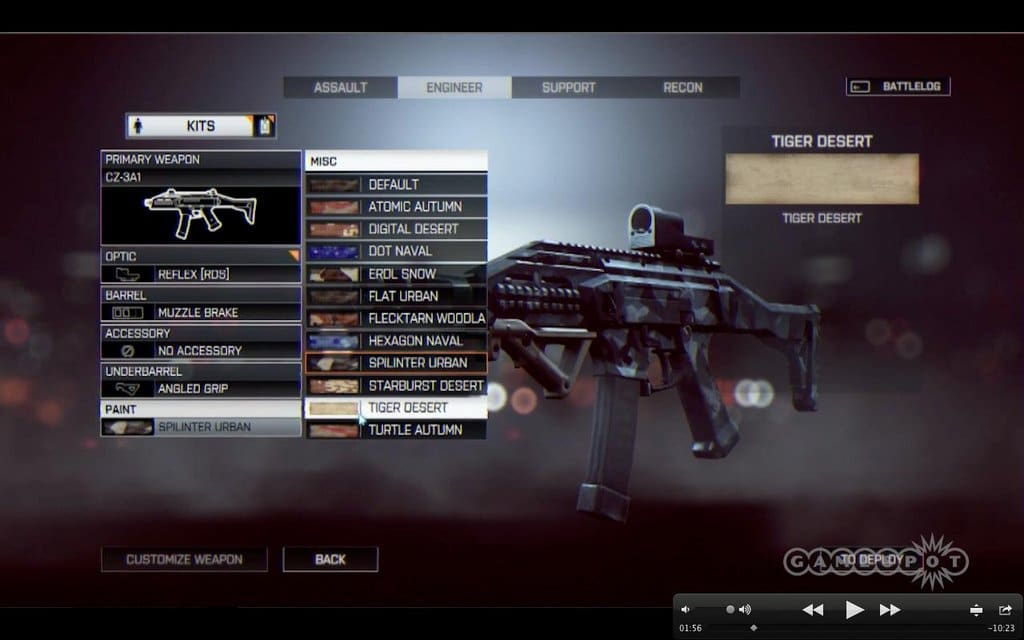Select the Support class tab
Viewport: 1024px width, 640px height.
point(568,87)
